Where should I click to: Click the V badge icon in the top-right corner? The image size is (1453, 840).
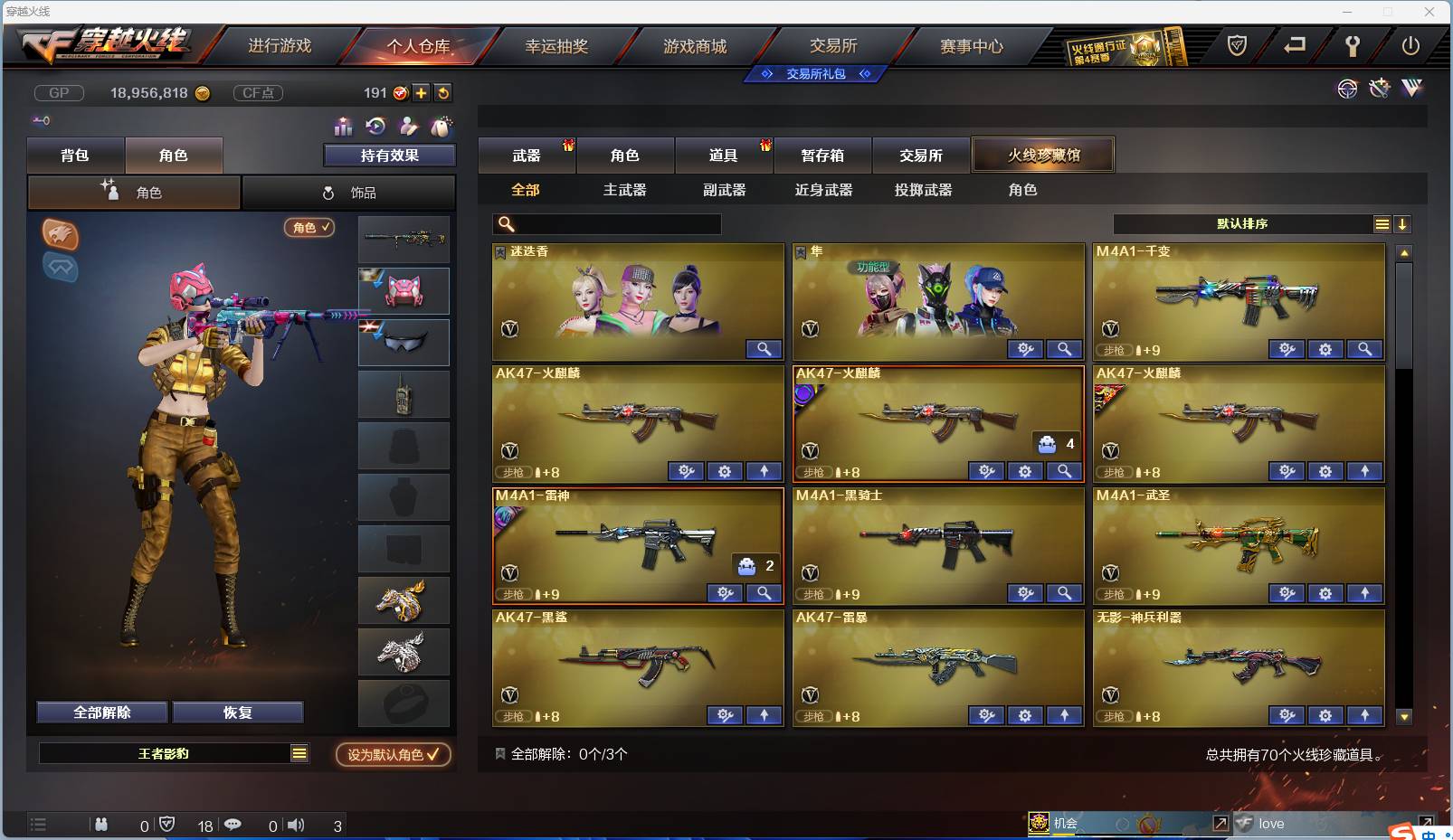click(1411, 89)
